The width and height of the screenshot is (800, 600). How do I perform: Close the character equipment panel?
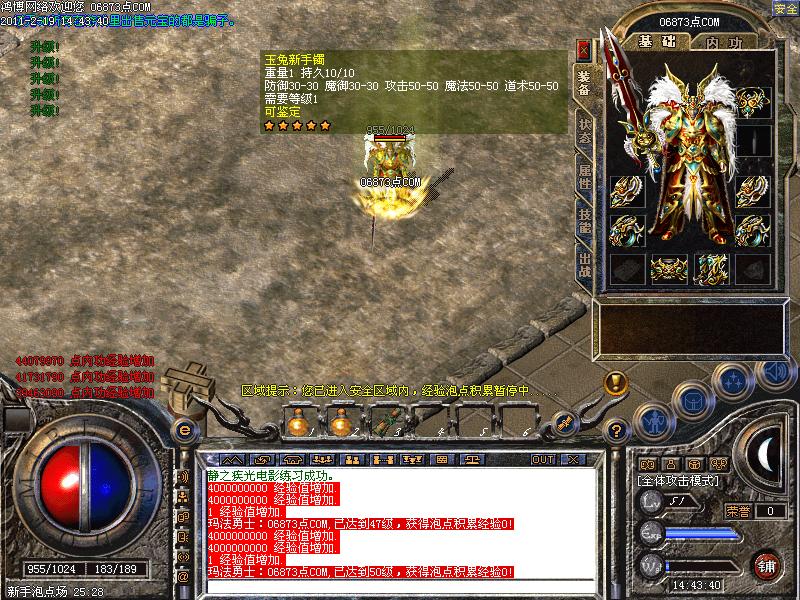click(584, 48)
